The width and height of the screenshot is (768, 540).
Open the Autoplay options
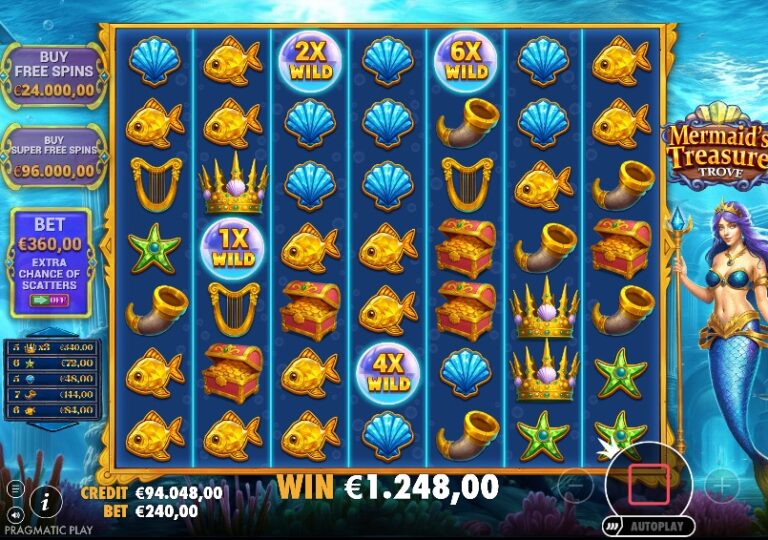coord(648,525)
